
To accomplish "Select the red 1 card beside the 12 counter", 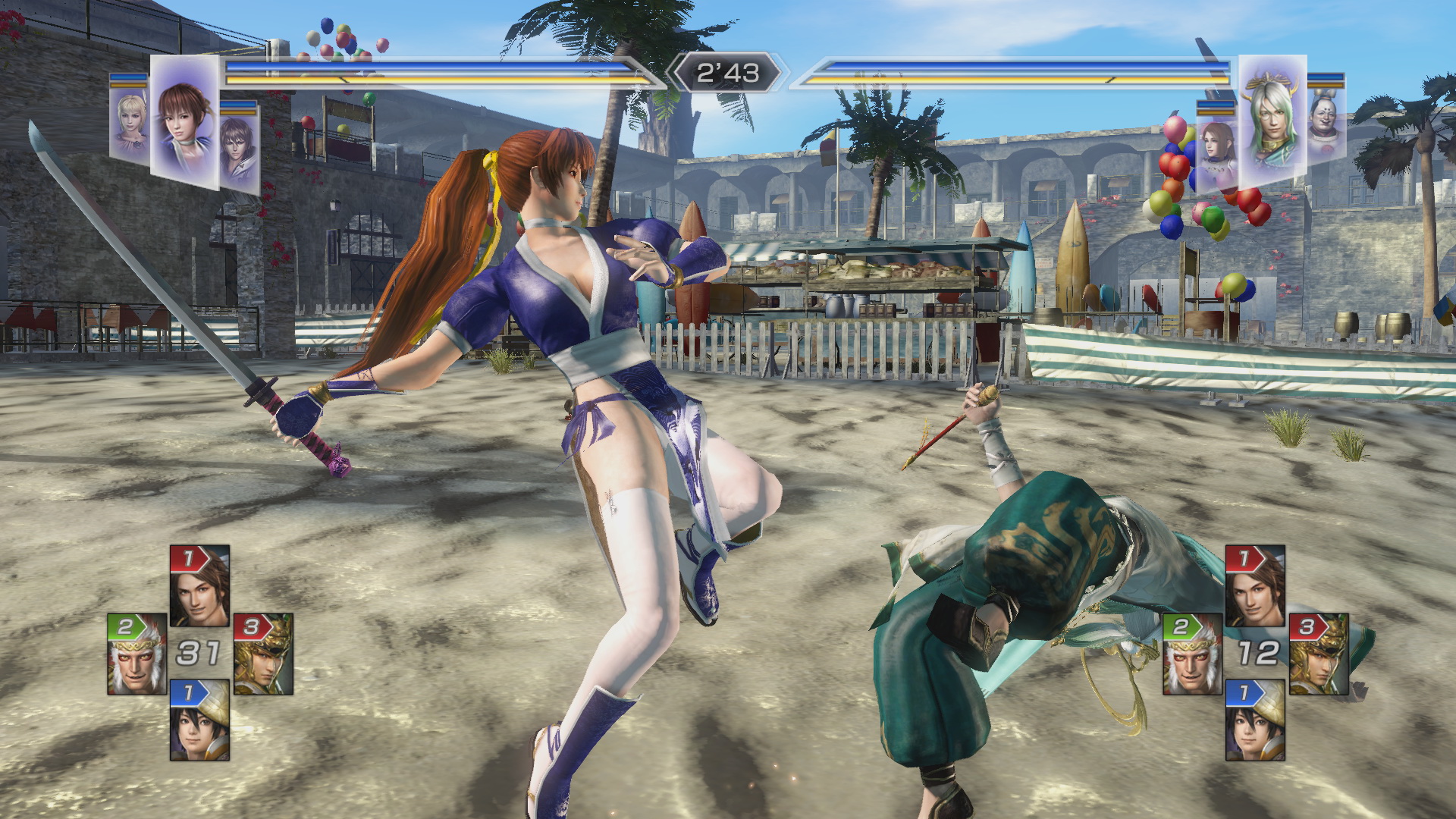I will [1255, 585].
